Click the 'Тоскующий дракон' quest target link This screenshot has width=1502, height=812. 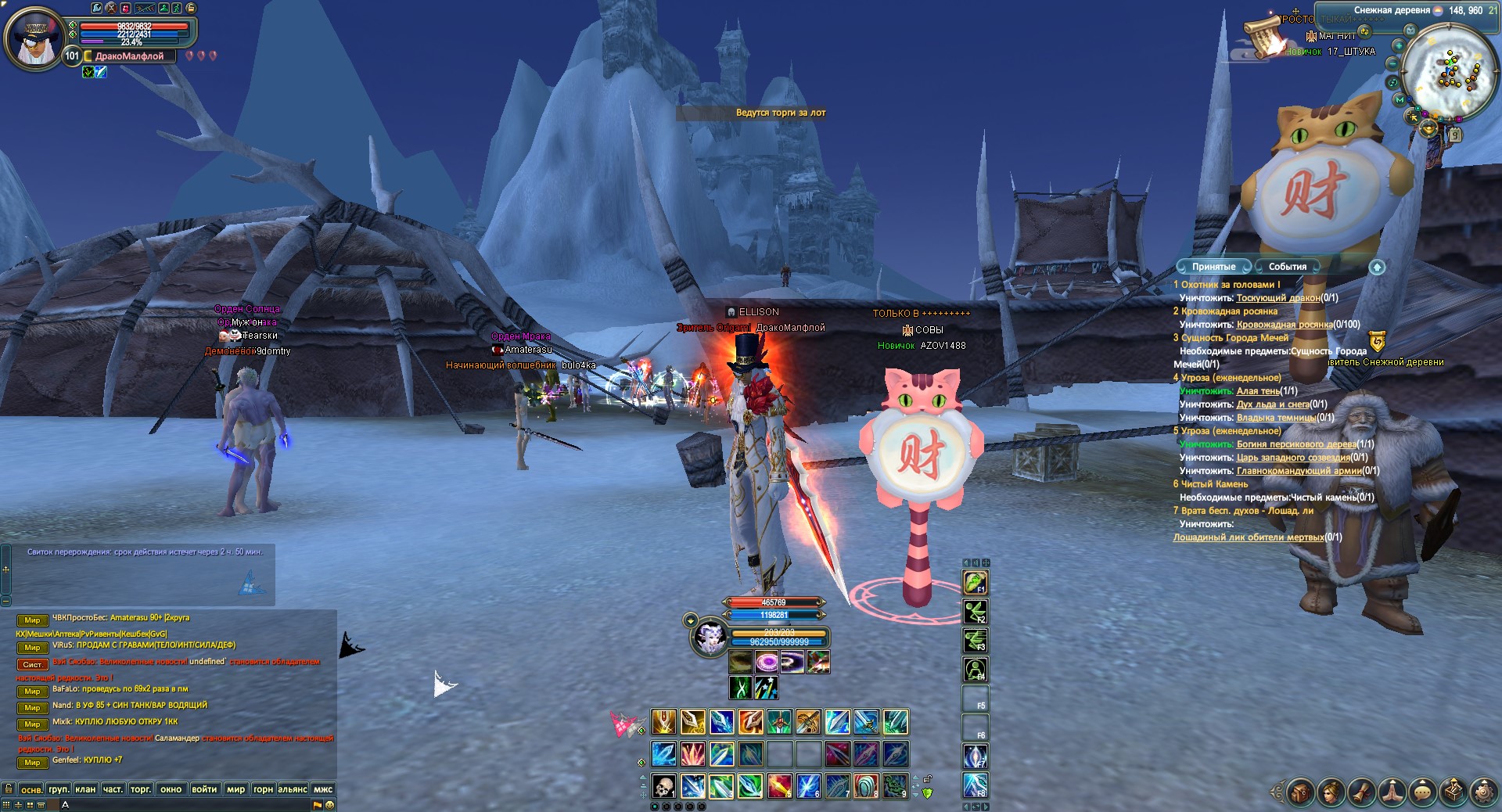[1277, 298]
